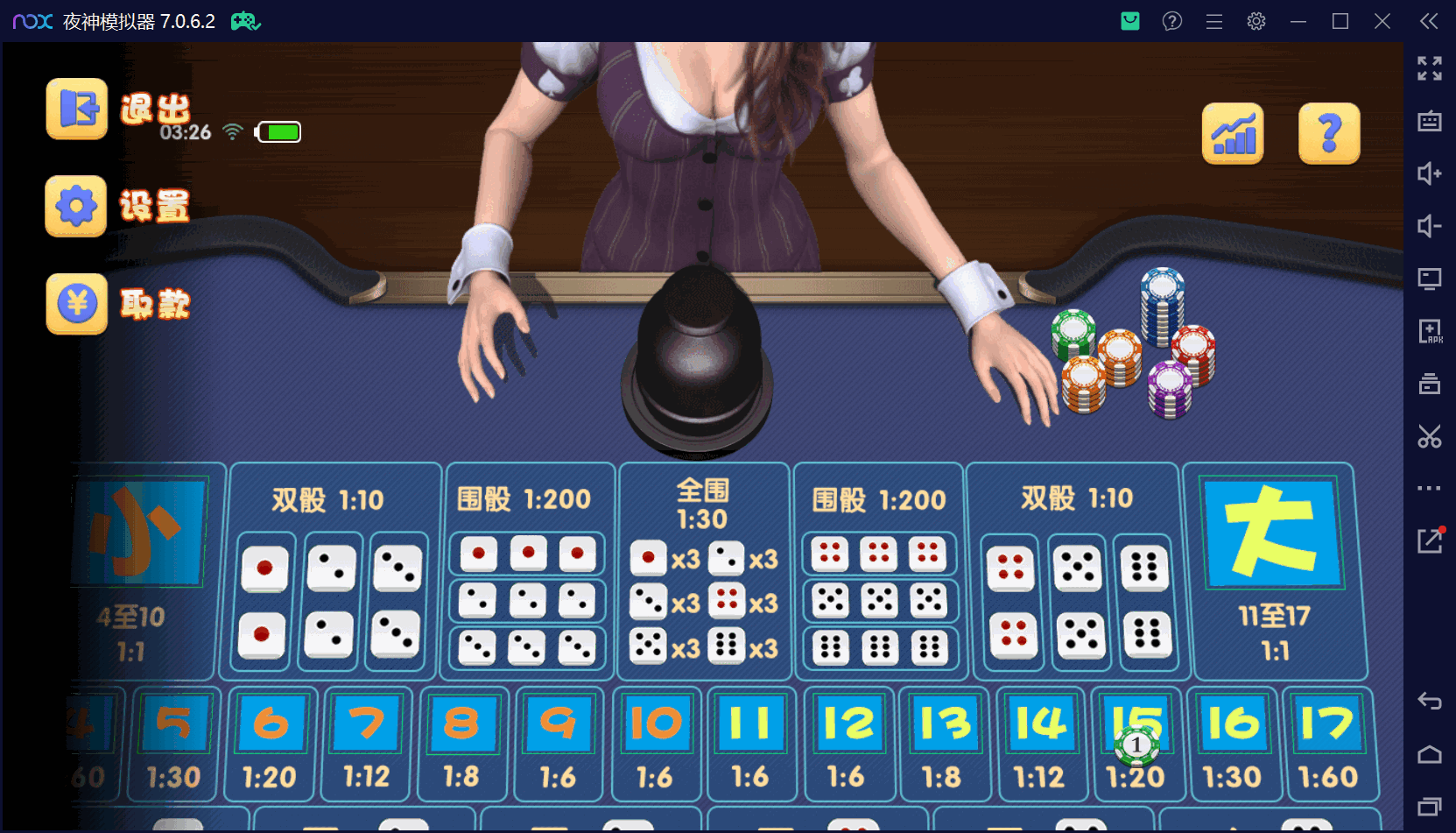Bet on triple sixes 围骰

coord(879,648)
